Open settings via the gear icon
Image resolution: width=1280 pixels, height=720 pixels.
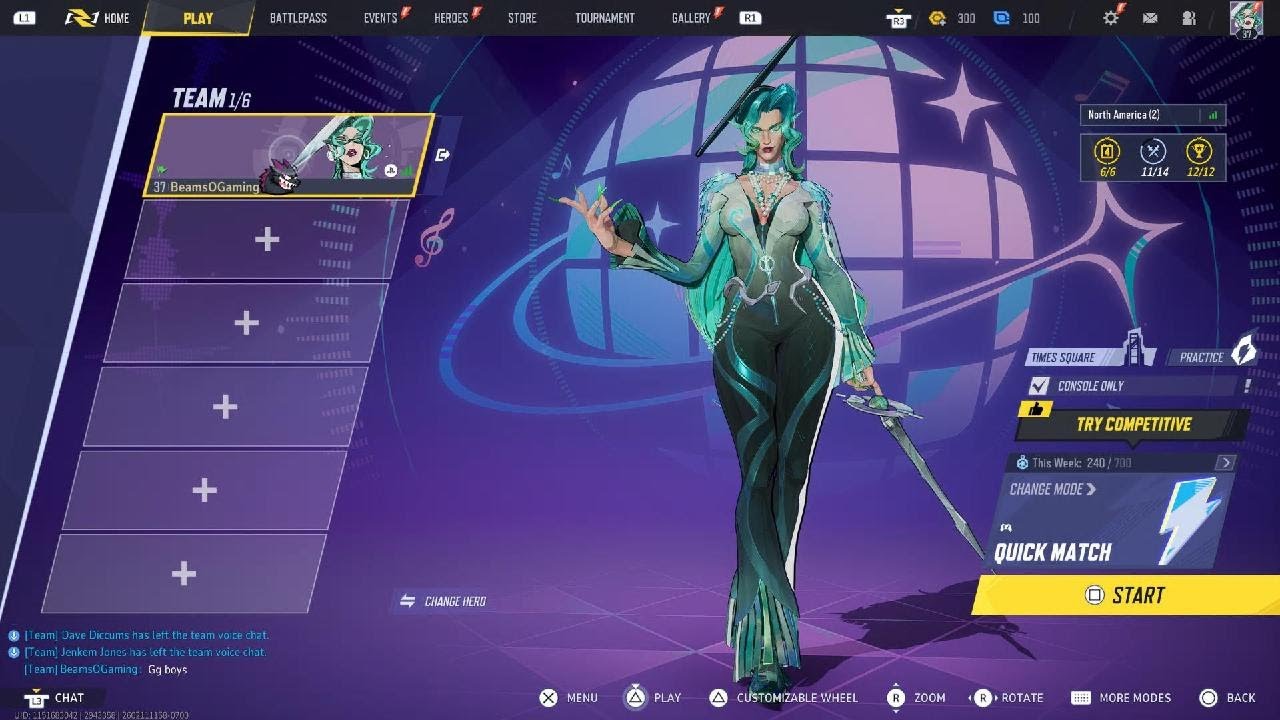pos(1111,18)
